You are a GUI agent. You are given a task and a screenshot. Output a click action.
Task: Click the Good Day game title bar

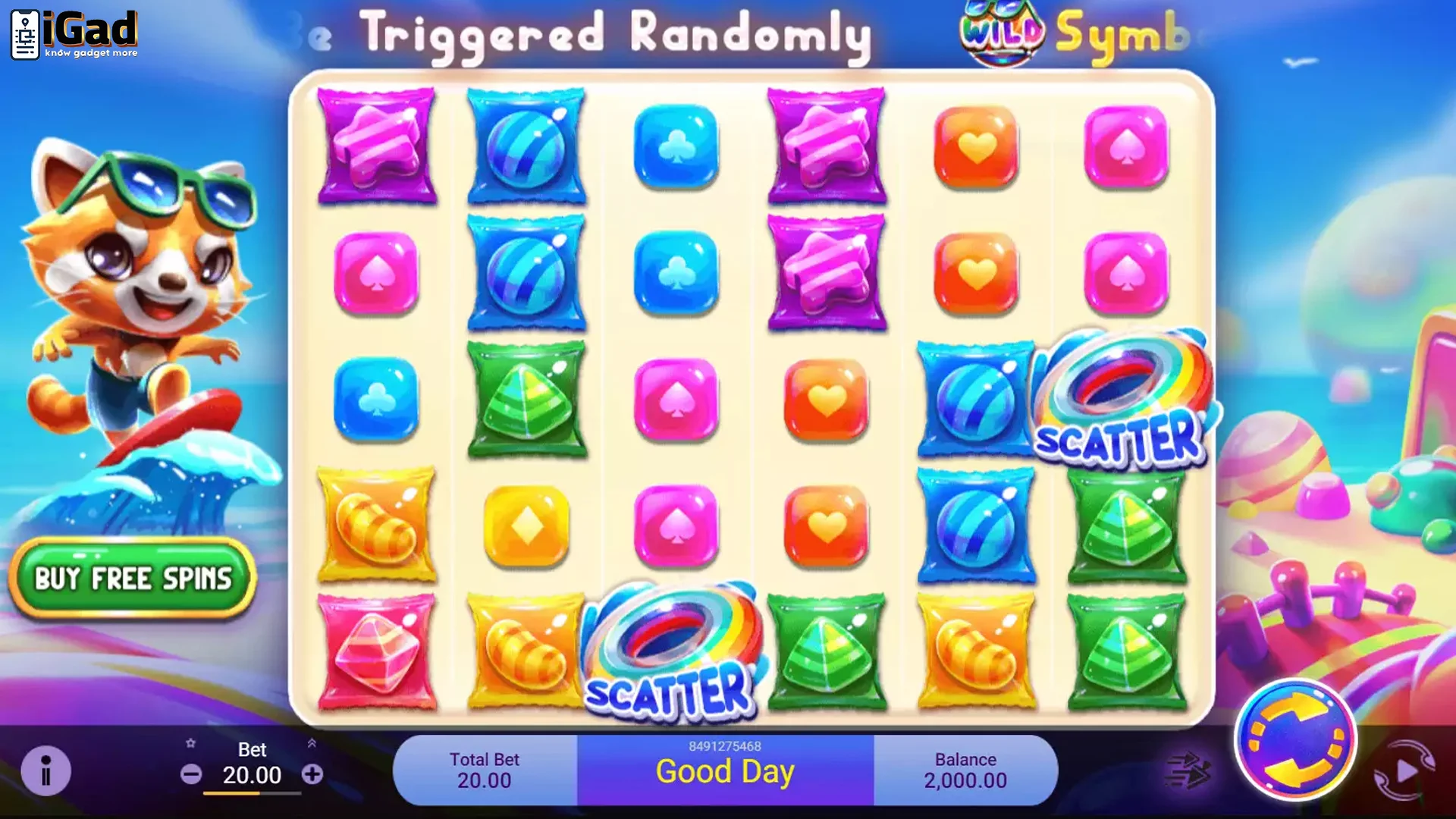[x=725, y=771]
